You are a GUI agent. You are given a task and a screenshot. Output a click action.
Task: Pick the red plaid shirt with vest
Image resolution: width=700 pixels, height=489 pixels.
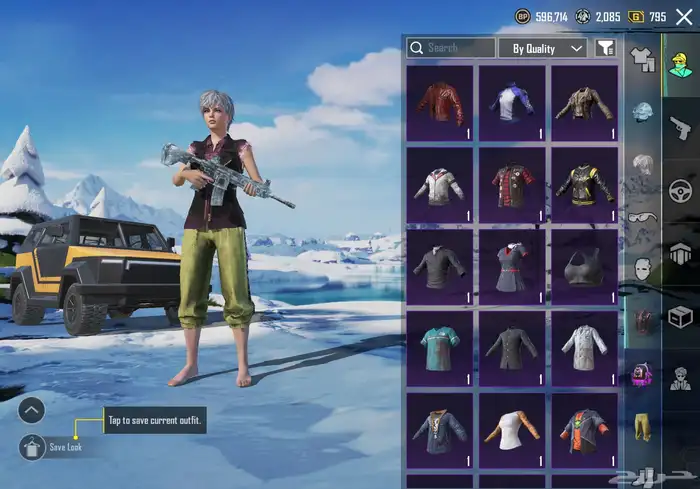pyautogui.click(x=512, y=185)
